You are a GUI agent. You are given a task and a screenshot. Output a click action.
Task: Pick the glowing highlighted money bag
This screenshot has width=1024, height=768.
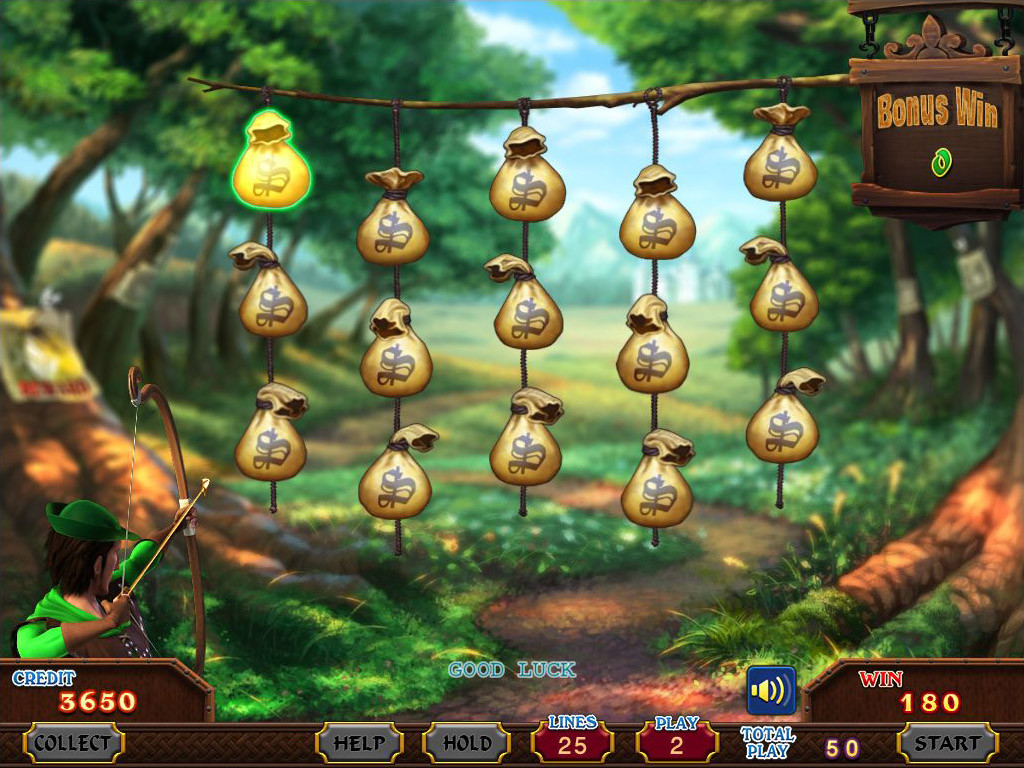(x=271, y=165)
